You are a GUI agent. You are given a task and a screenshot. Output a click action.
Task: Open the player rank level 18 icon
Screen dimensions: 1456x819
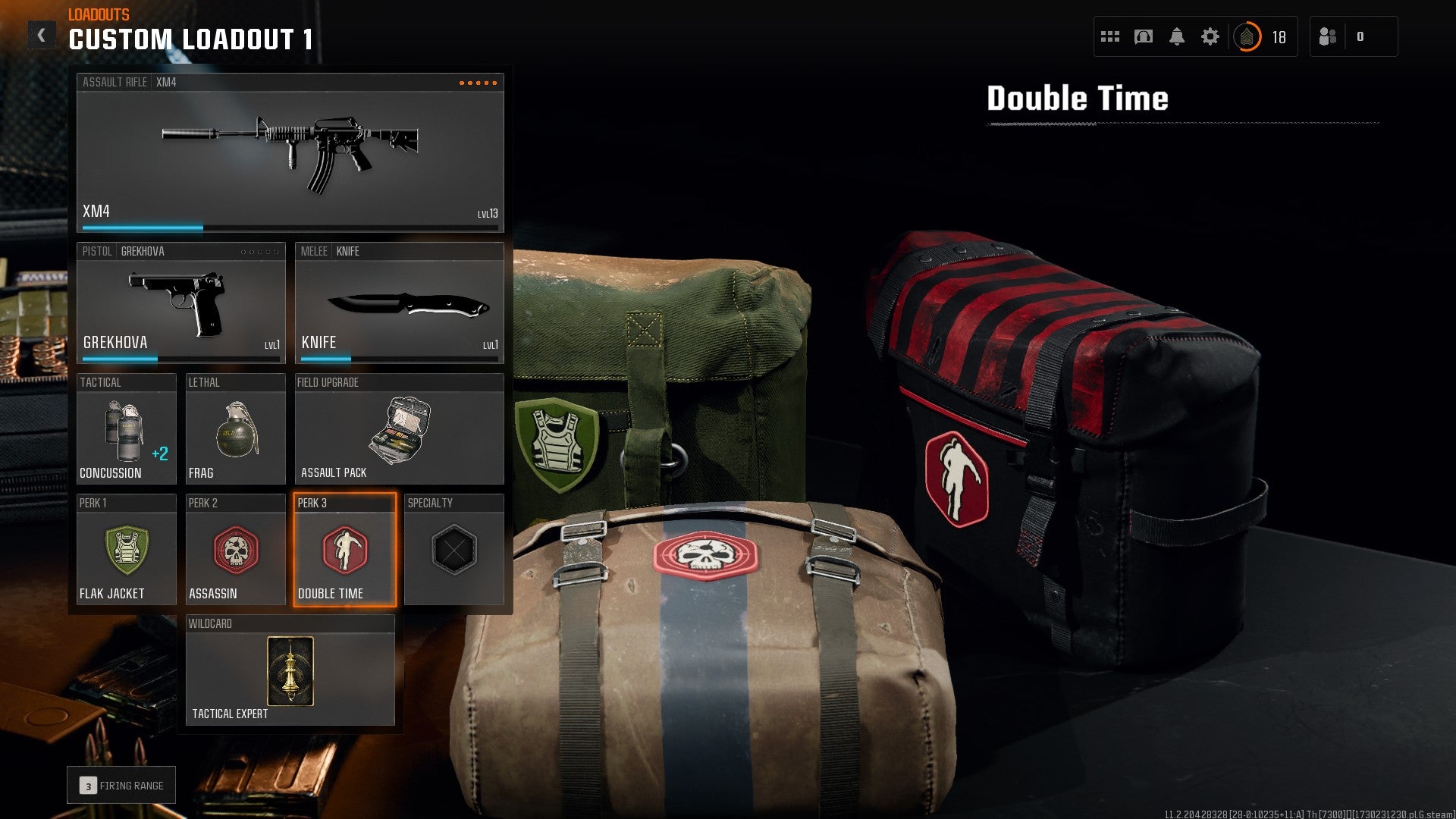pyautogui.click(x=1248, y=35)
